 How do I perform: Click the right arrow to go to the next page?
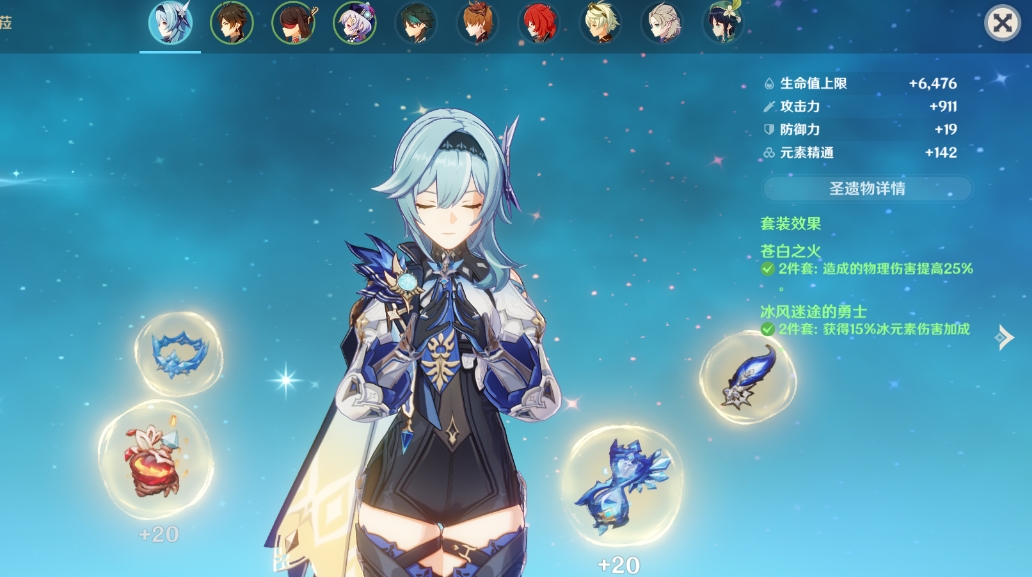(x=1004, y=338)
